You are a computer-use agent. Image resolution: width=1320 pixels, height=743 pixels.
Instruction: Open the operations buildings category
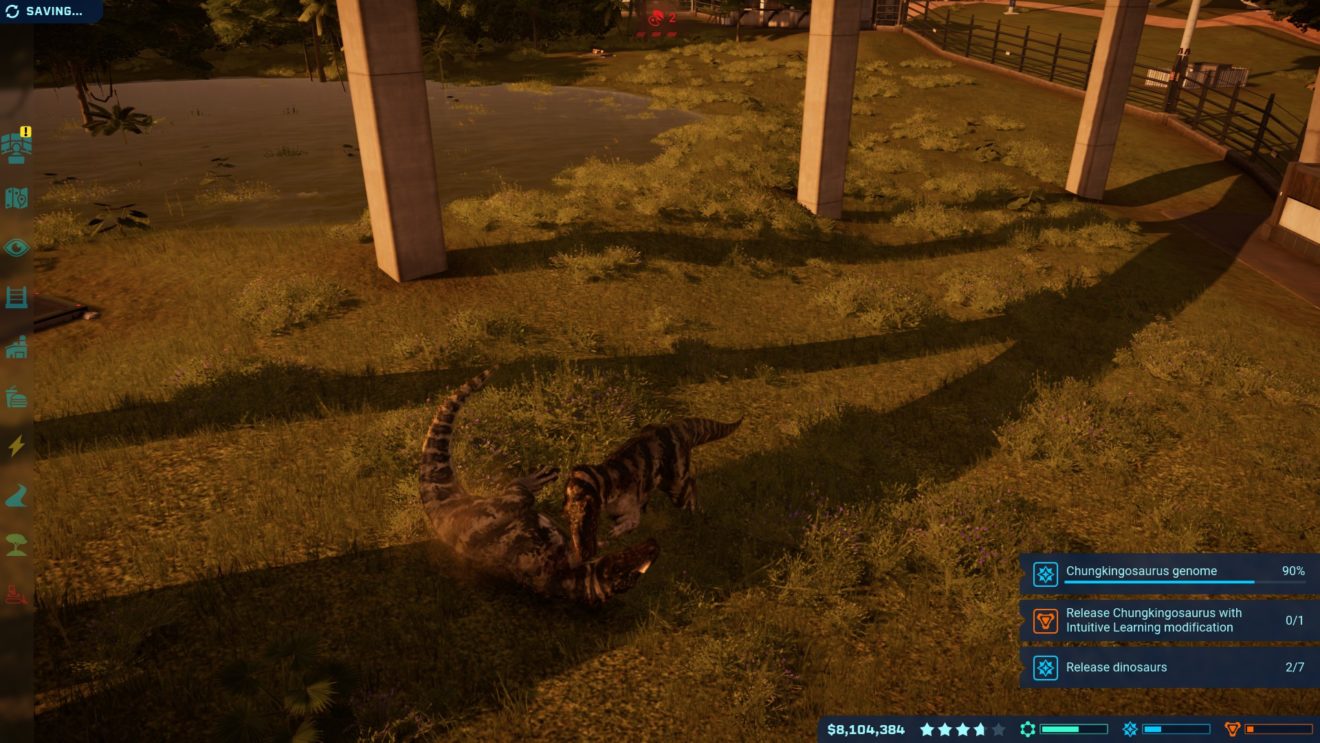pyautogui.click(x=17, y=347)
